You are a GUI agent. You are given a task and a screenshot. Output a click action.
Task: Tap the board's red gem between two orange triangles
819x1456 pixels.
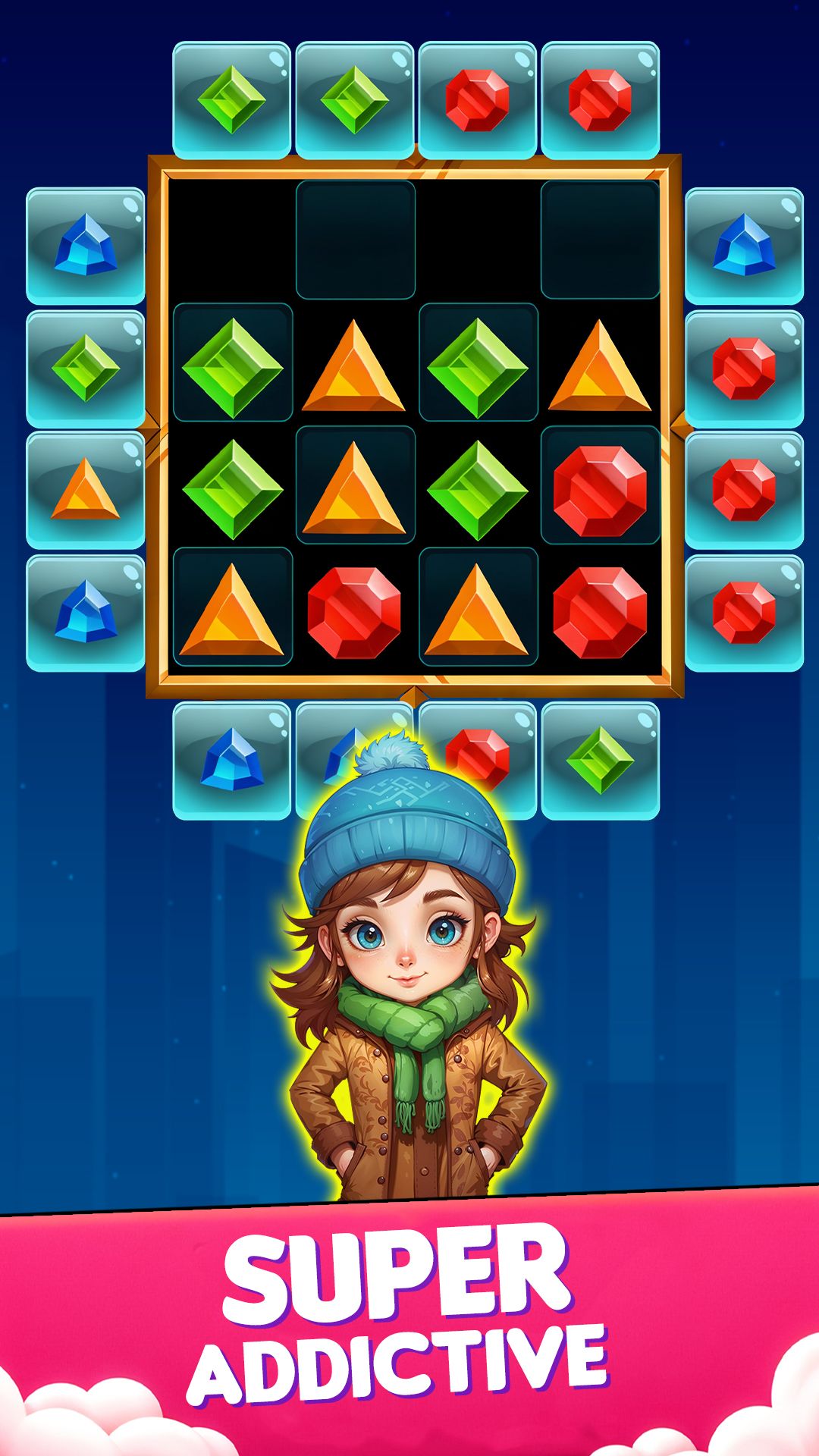[354, 613]
